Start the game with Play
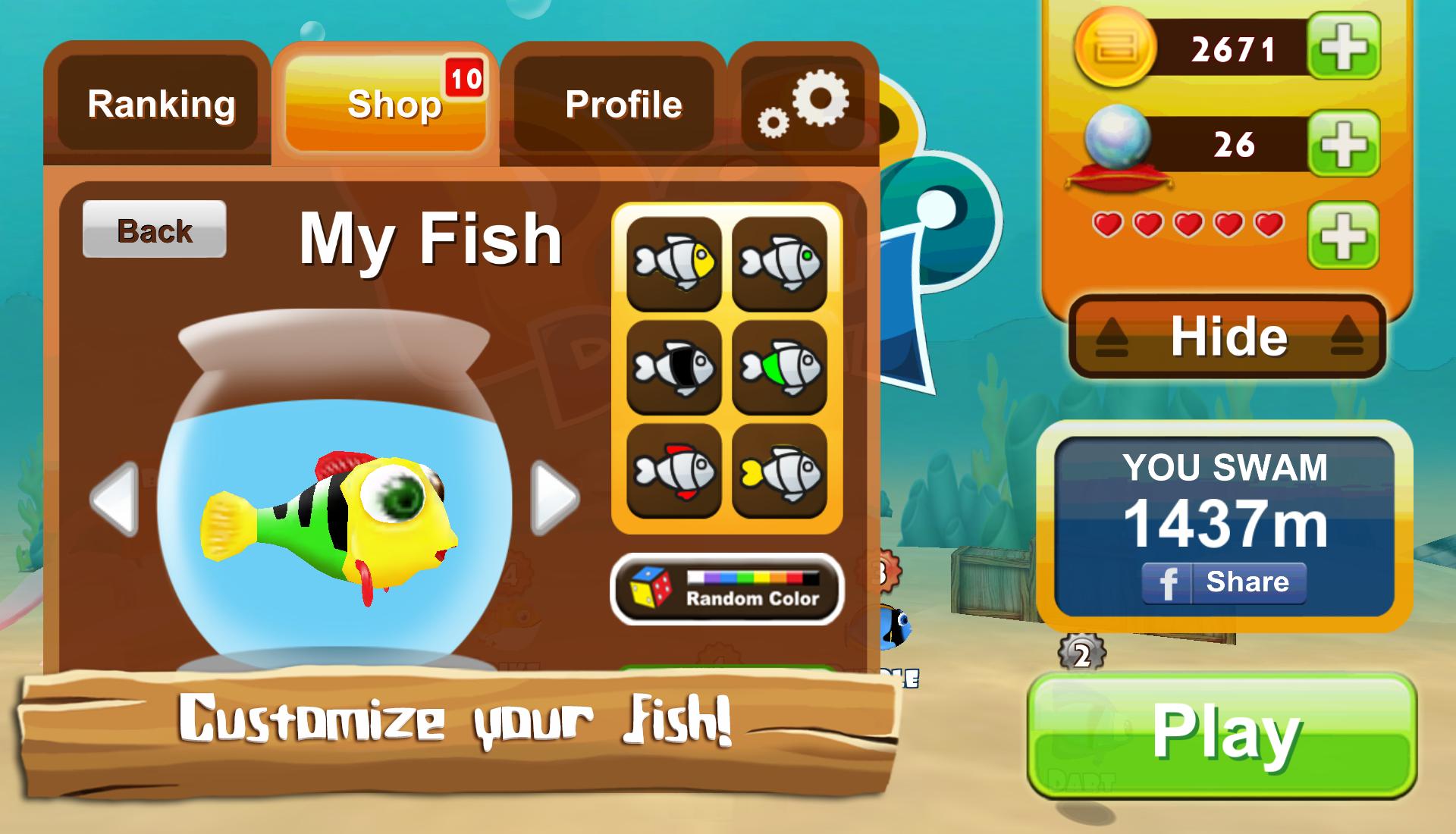This screenshot has height=834, width=1456. click(1222, 734)
